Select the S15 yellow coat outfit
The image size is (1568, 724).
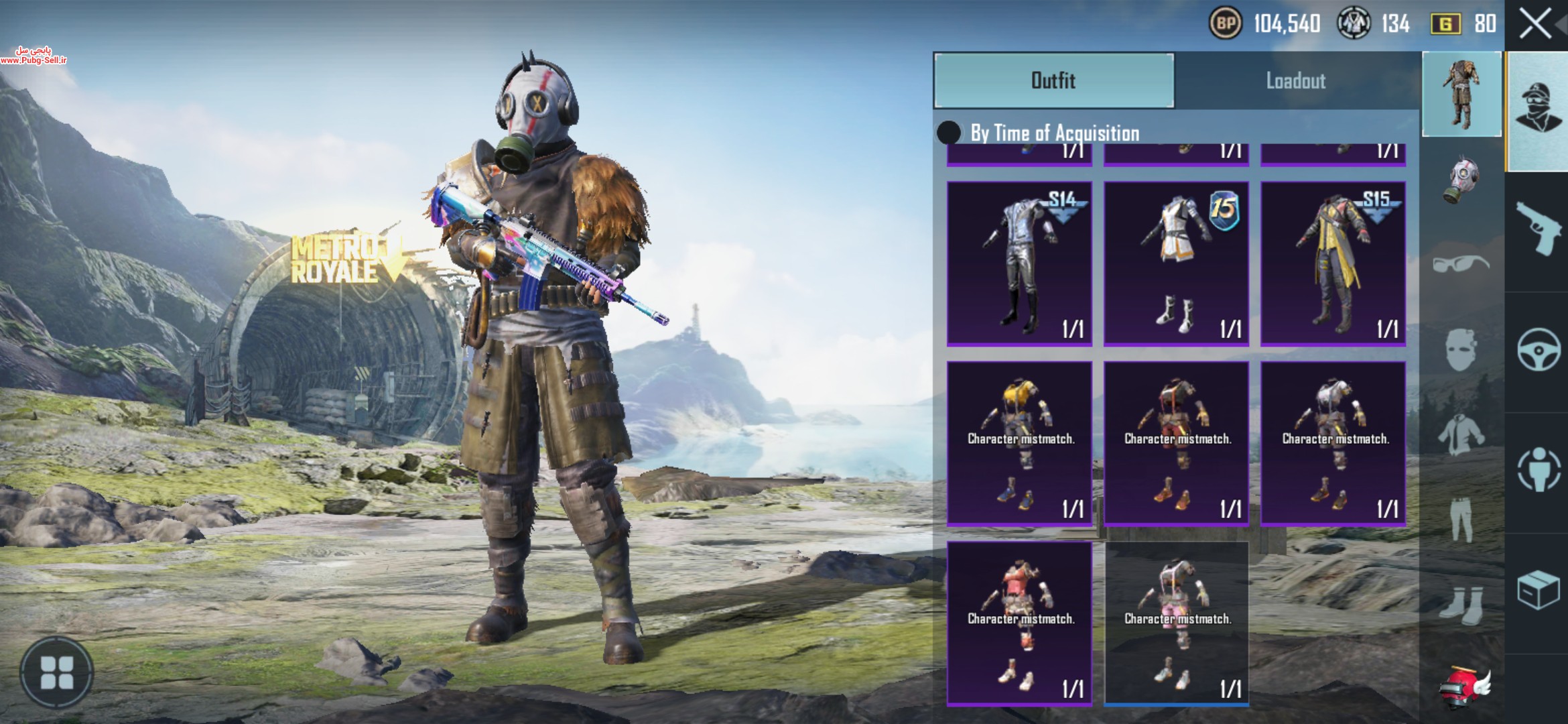[x=1333, y=263]
